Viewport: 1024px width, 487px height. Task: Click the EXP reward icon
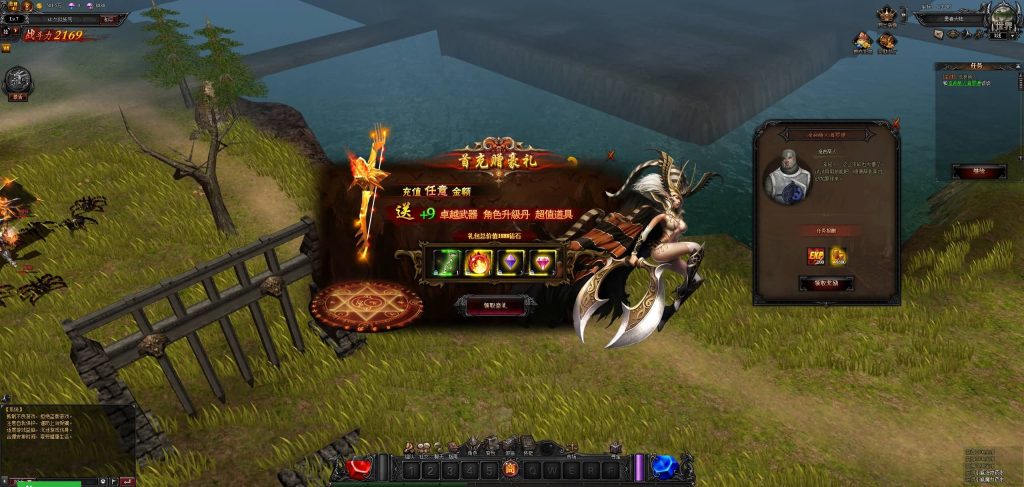point(817,257)
